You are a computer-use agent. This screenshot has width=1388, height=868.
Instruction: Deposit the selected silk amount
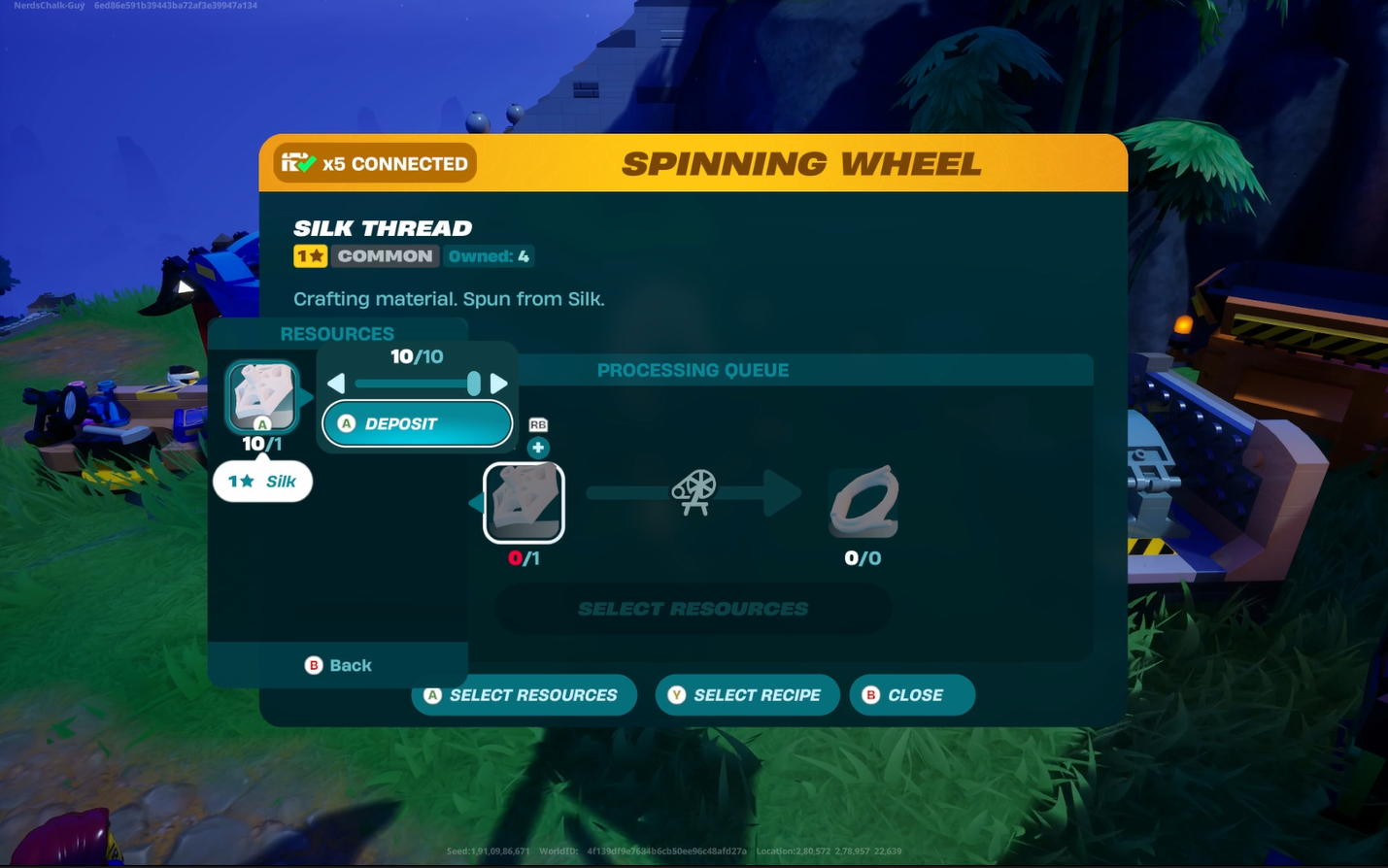click(417, 424)
